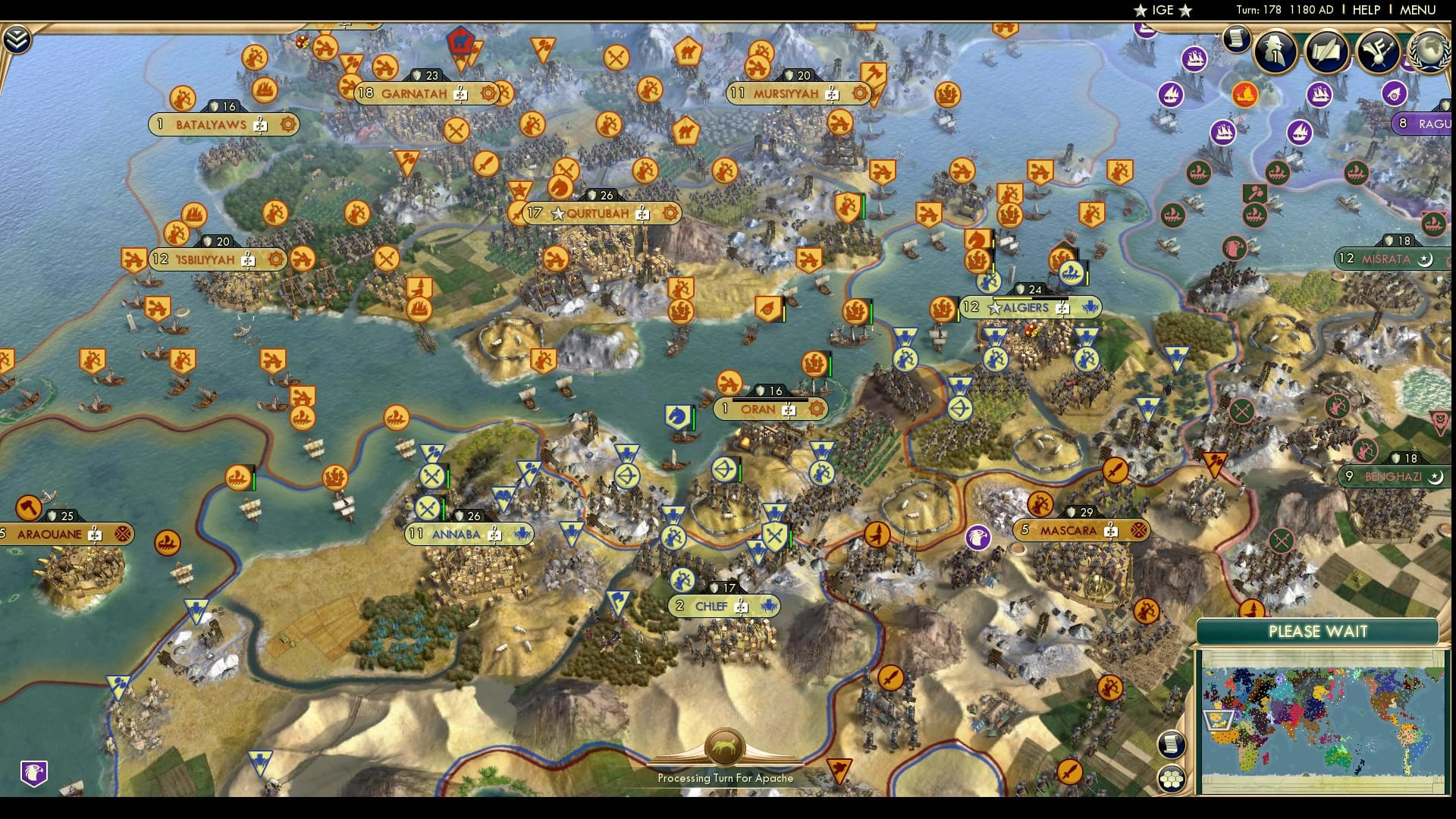Click the production gear on Garnatah's city banner
The width and height of the screenshot is (1456, 819).
488,94
